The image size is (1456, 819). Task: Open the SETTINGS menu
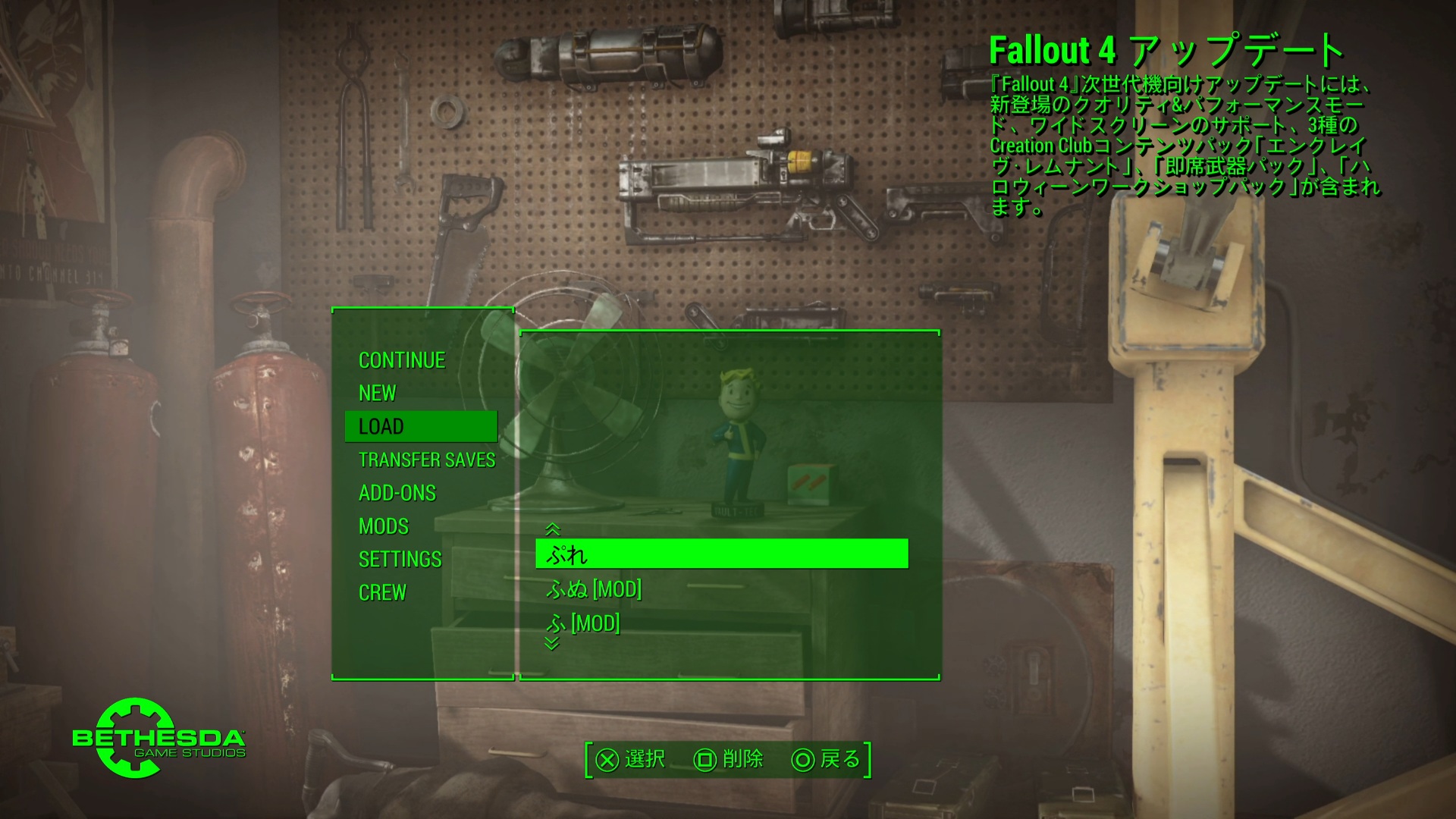pos(400,560)
